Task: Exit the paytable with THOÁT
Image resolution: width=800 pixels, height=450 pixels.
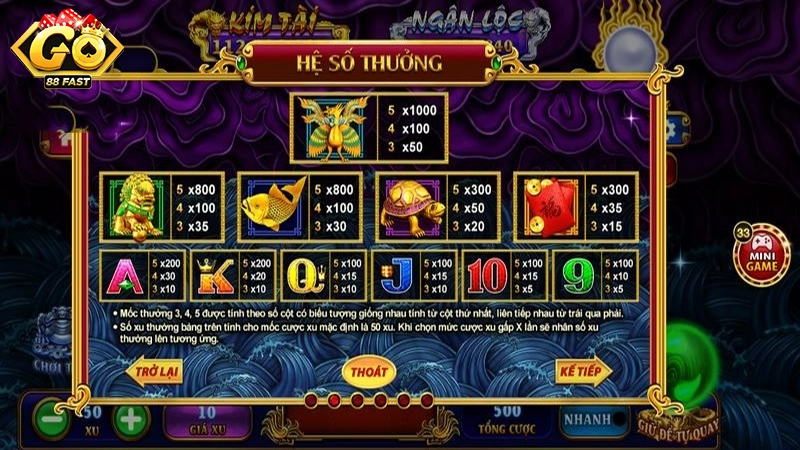Action: 367,371
